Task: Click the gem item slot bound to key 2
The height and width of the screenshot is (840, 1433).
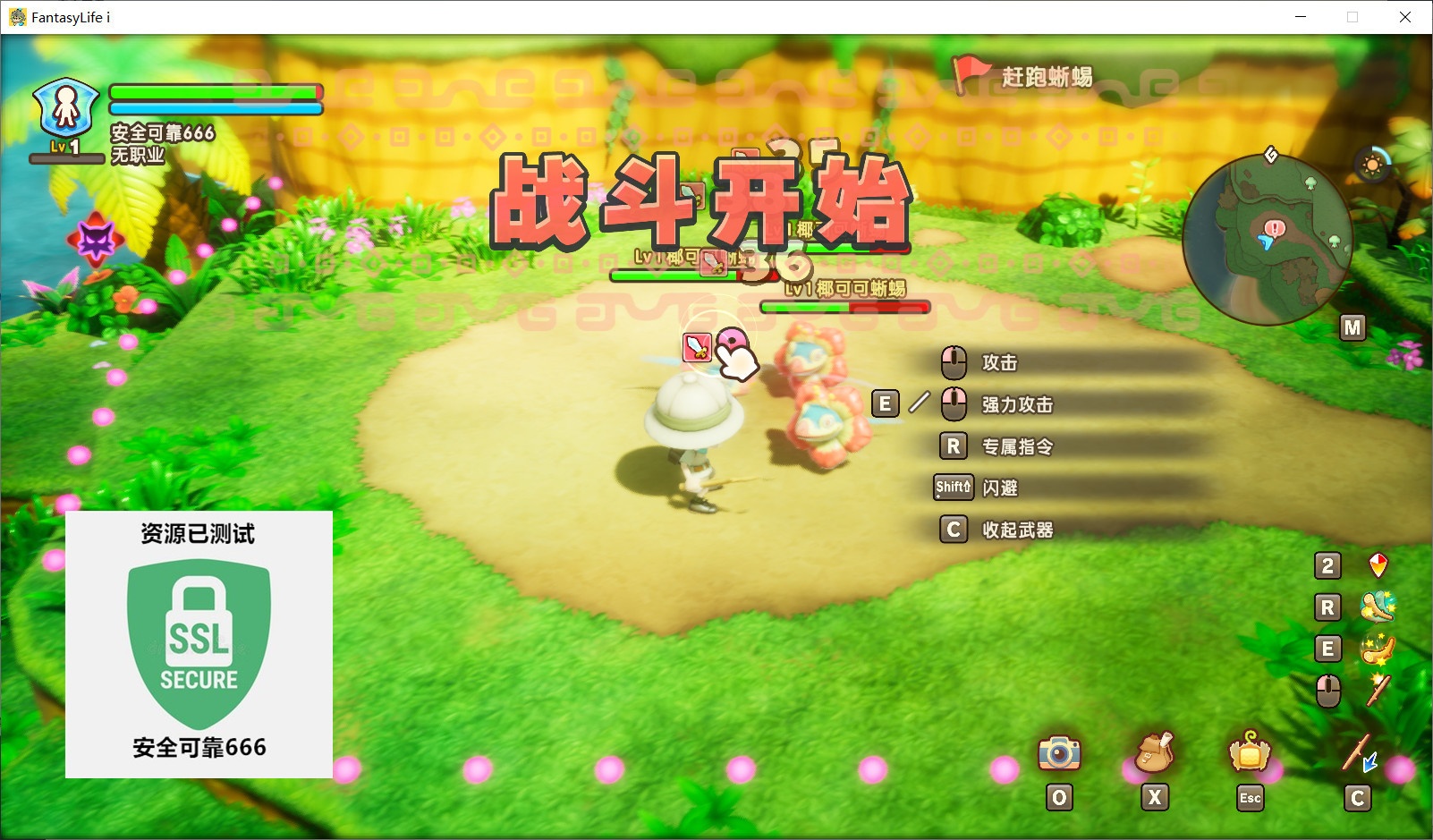Action: (1378, 565)
